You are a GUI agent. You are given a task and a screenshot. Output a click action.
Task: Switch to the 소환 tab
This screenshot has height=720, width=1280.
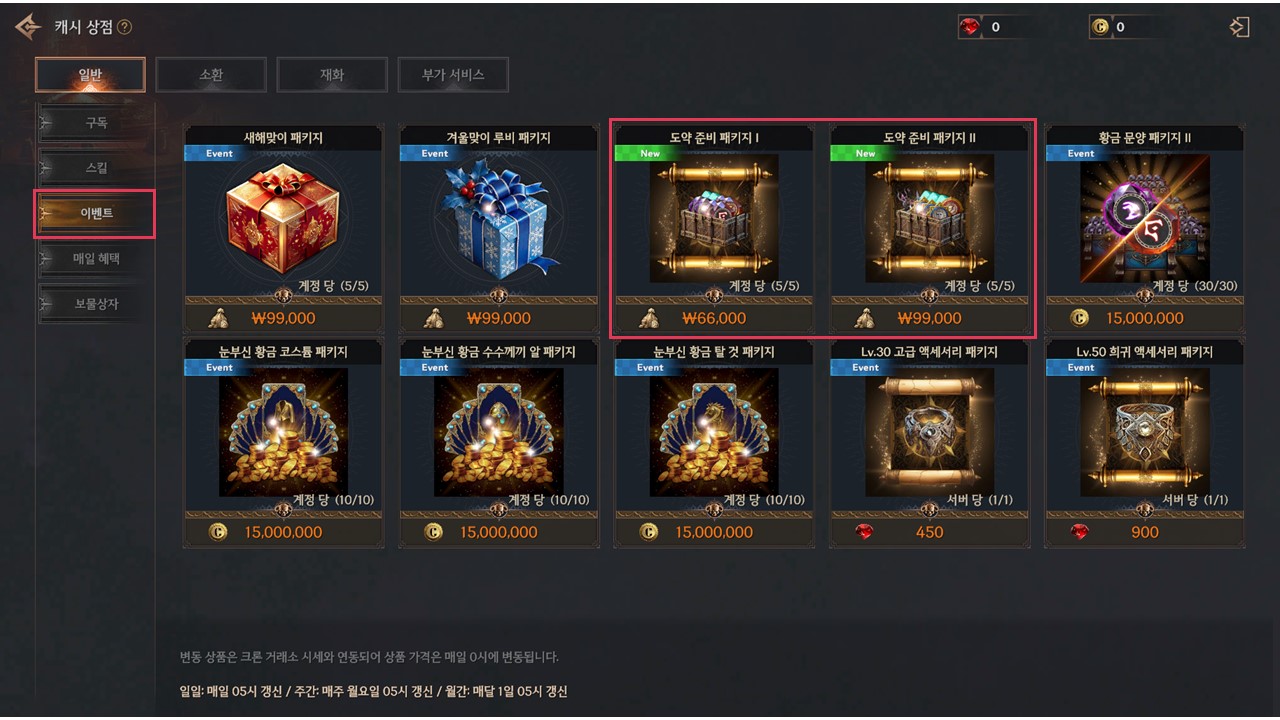click(x=211, y=75)
